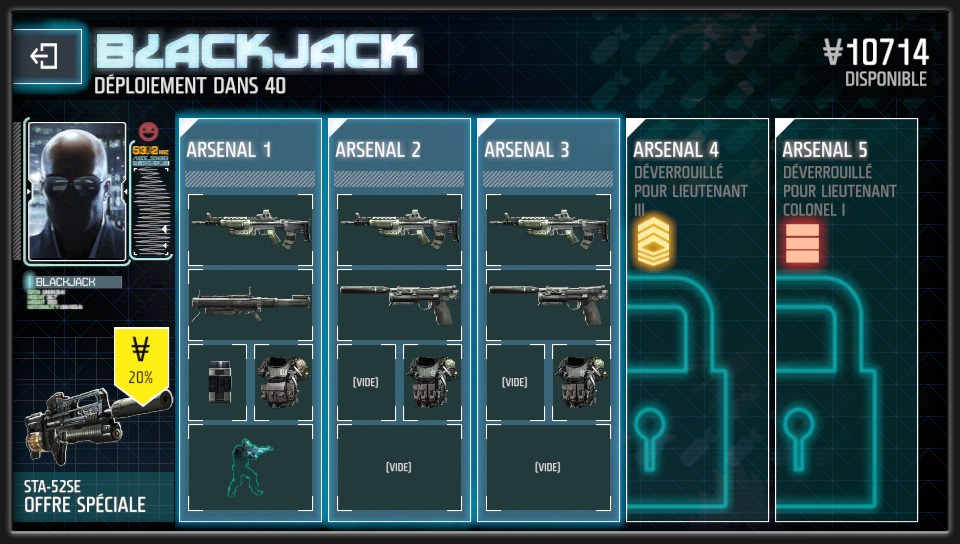
Task: Select Arsenal 3 silenced pistol slot
Action: click(x=548, y=305)
